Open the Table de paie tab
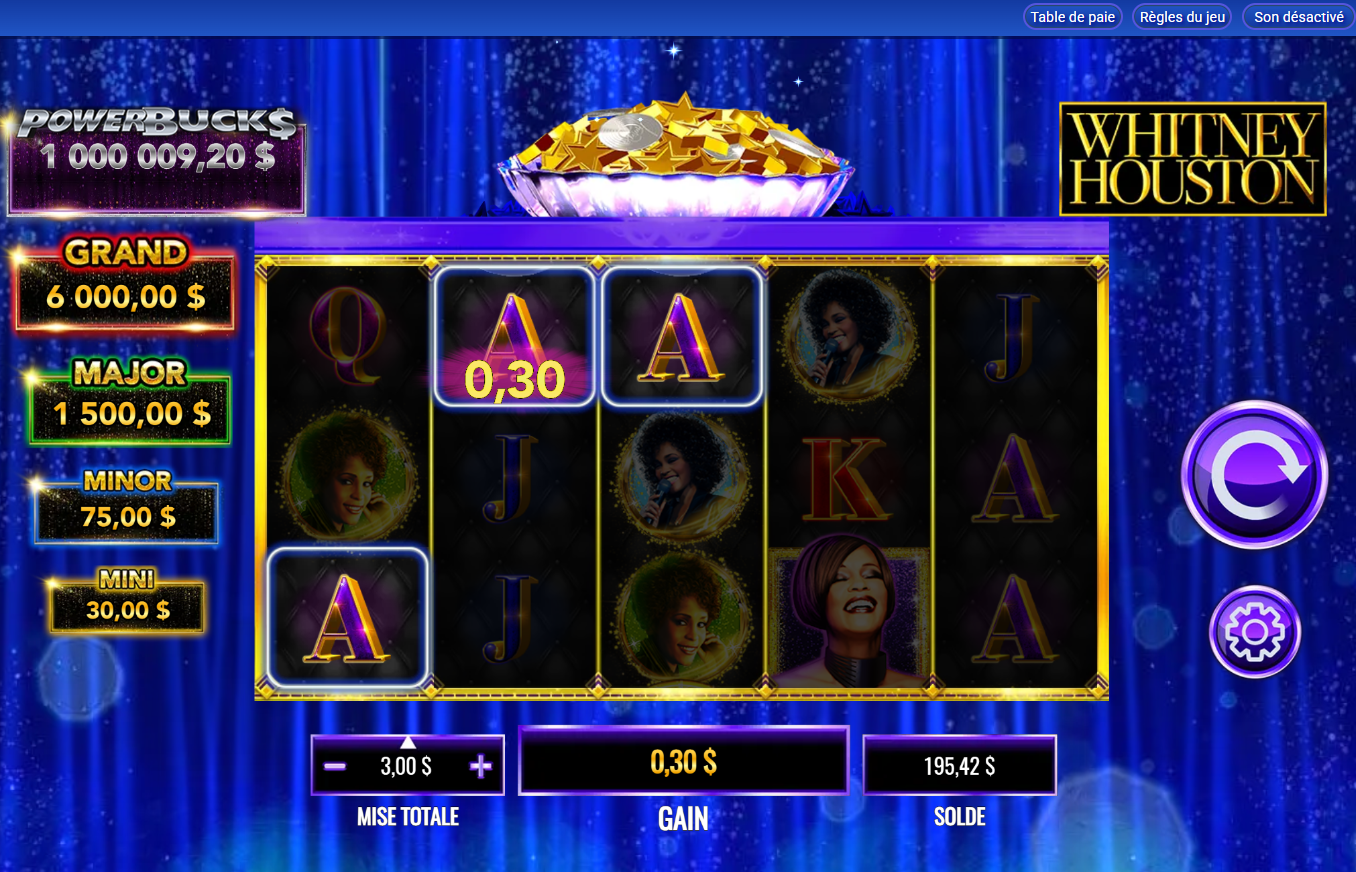The image size is (1356, 872). click(1071, 16)
